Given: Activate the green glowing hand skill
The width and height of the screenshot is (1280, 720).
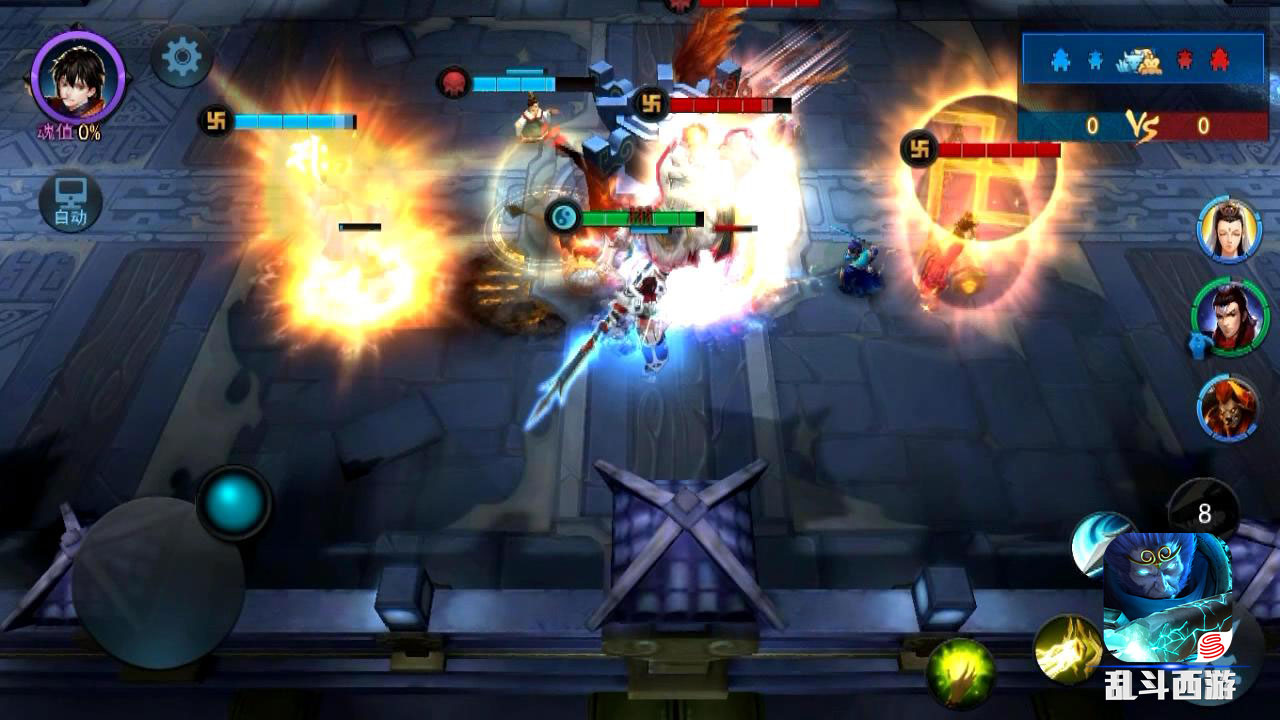Looking at the screenshot, I should point(961,674).
